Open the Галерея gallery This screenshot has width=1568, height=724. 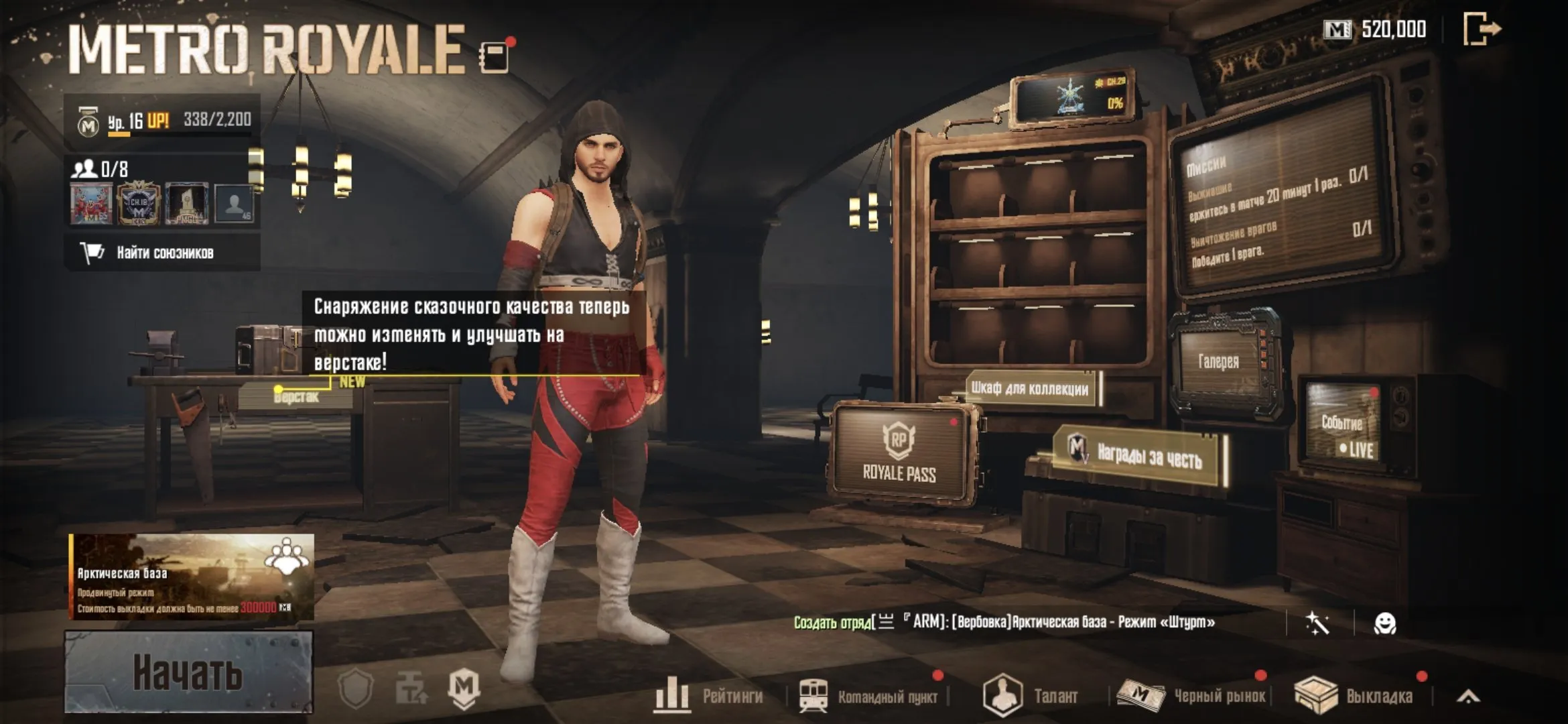[x=1219, y=362]
